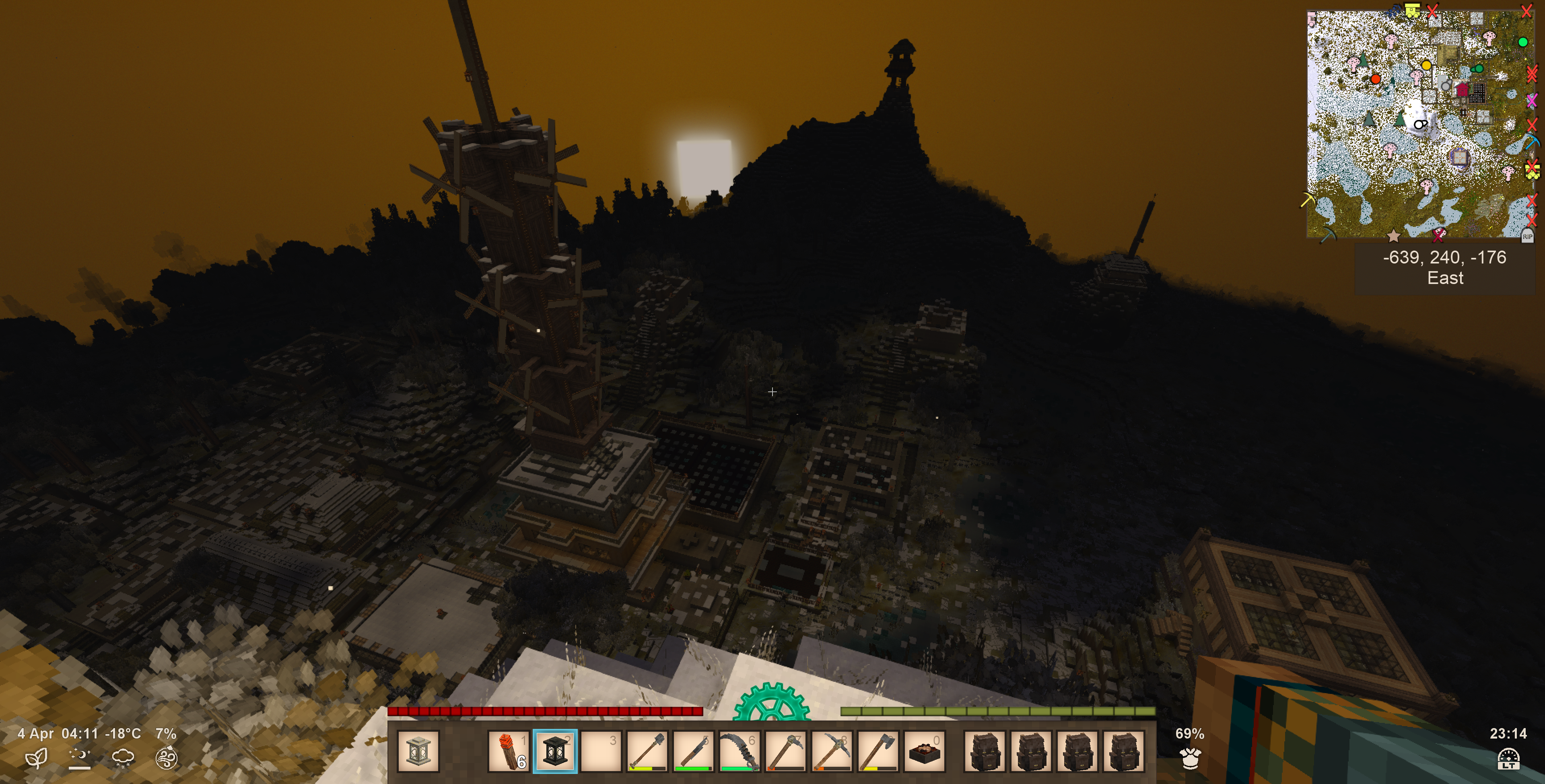Open the minimap
This screenshot has height=784, width=1545.
1420,123
